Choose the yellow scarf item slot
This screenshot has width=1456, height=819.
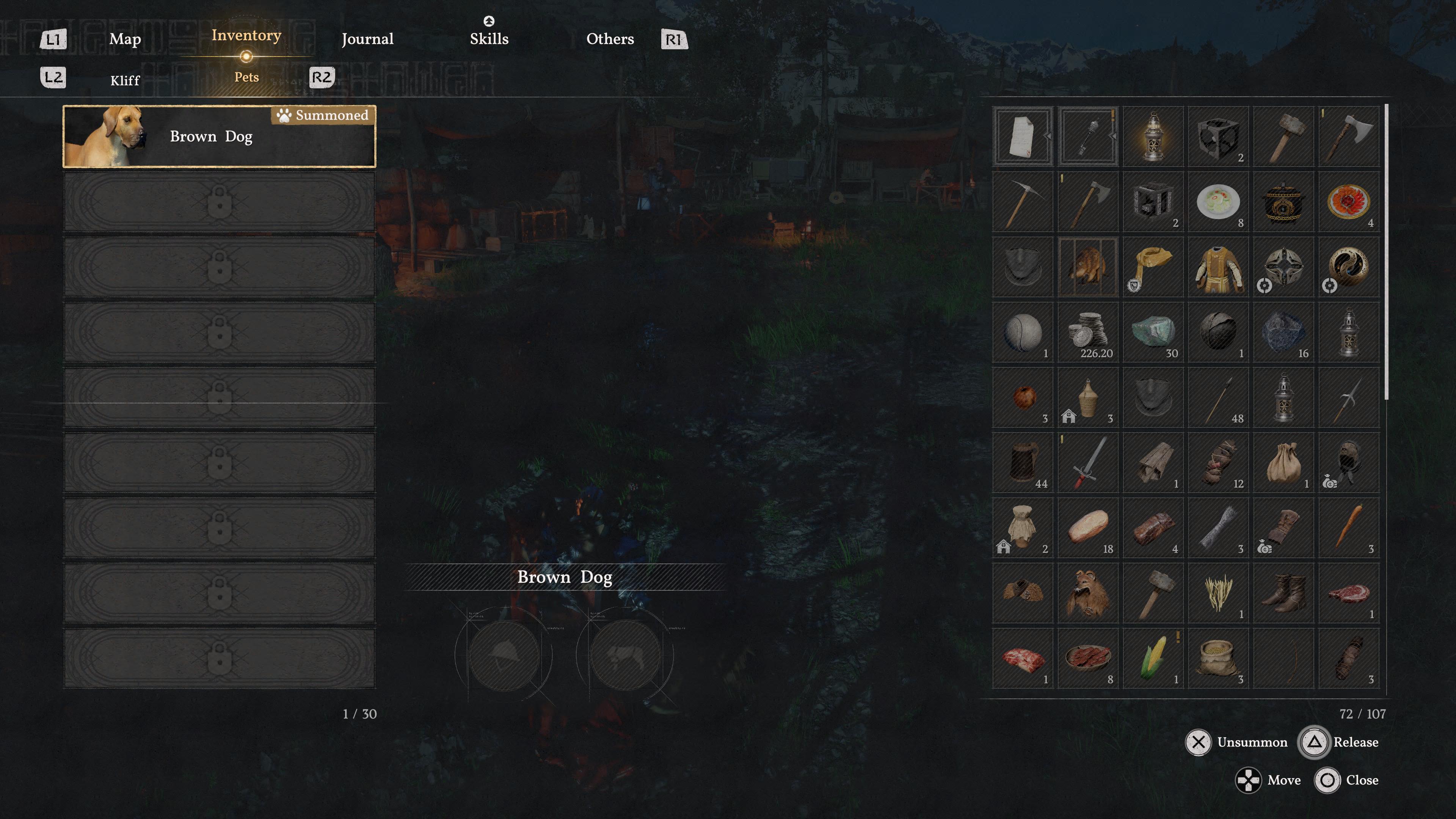tap(1153, 267)
